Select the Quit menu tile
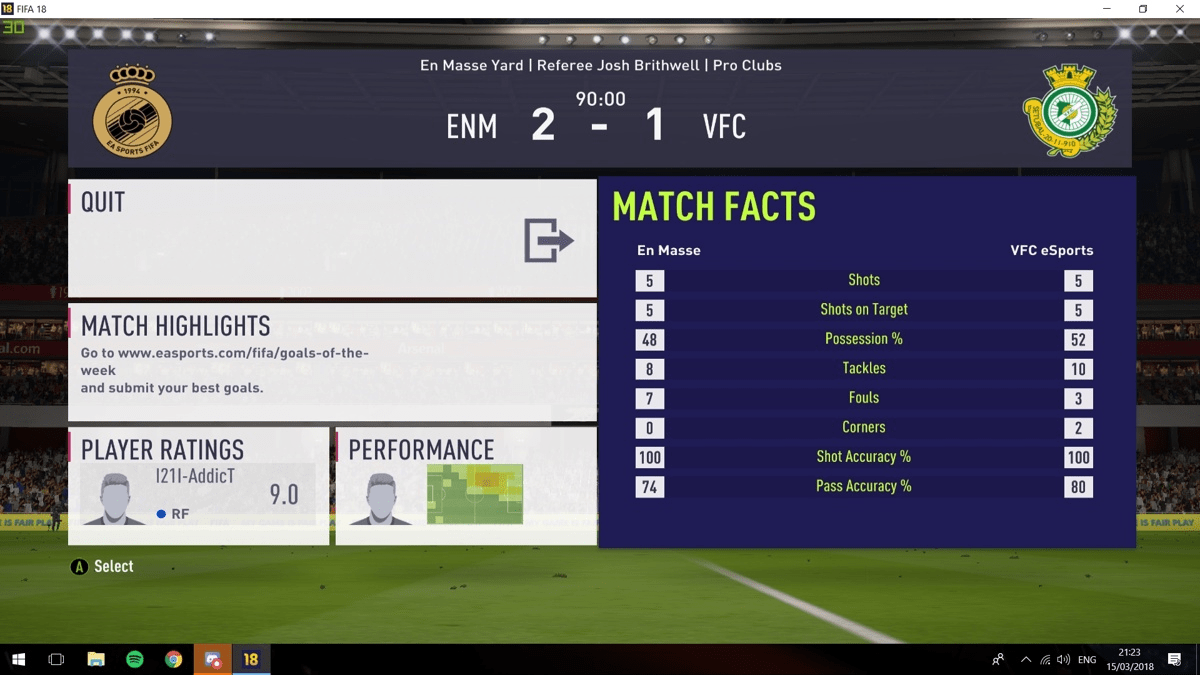The image size is (1200, 675). point(332,238)
